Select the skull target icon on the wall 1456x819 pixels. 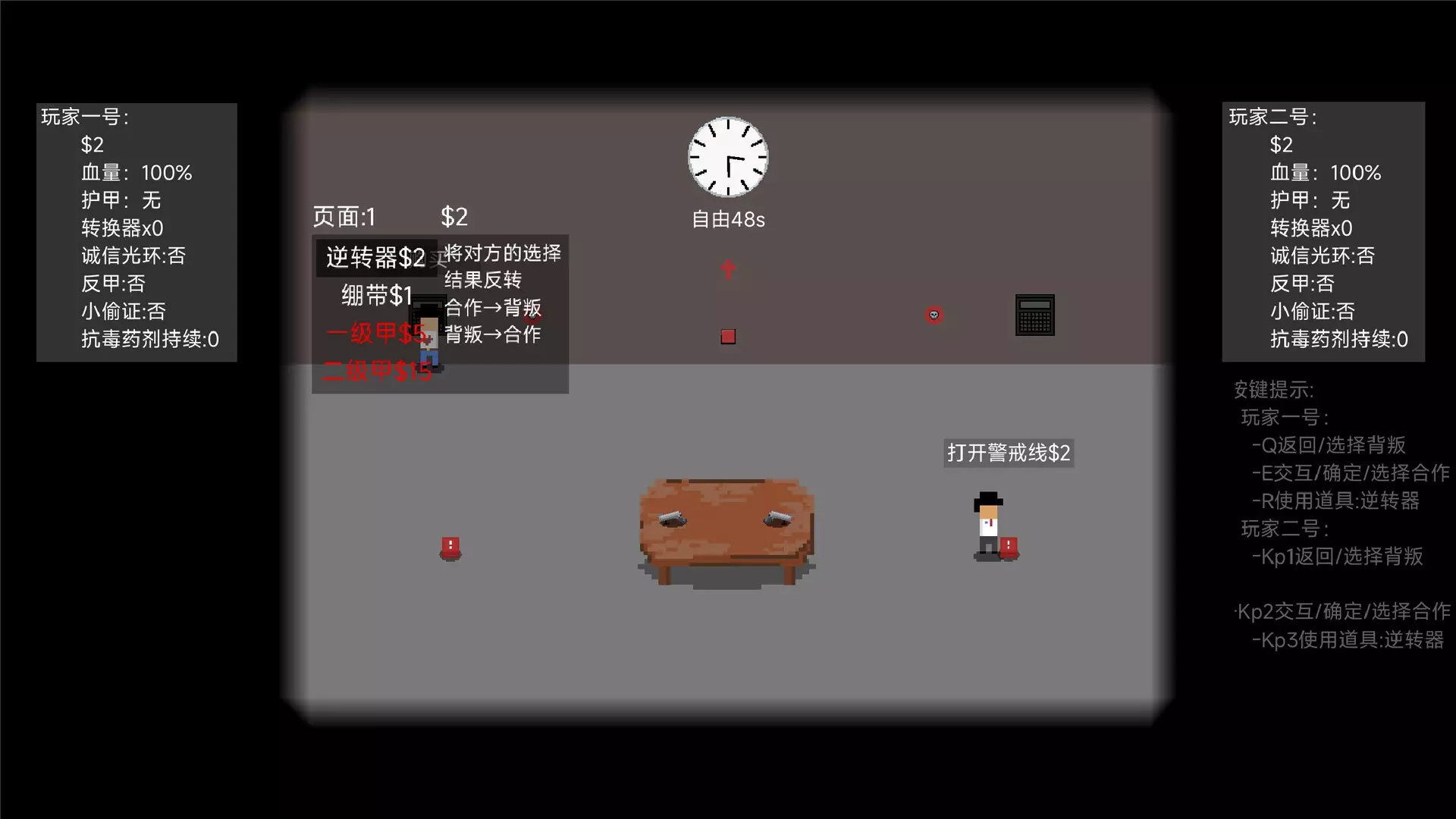(x=934, y=315)
